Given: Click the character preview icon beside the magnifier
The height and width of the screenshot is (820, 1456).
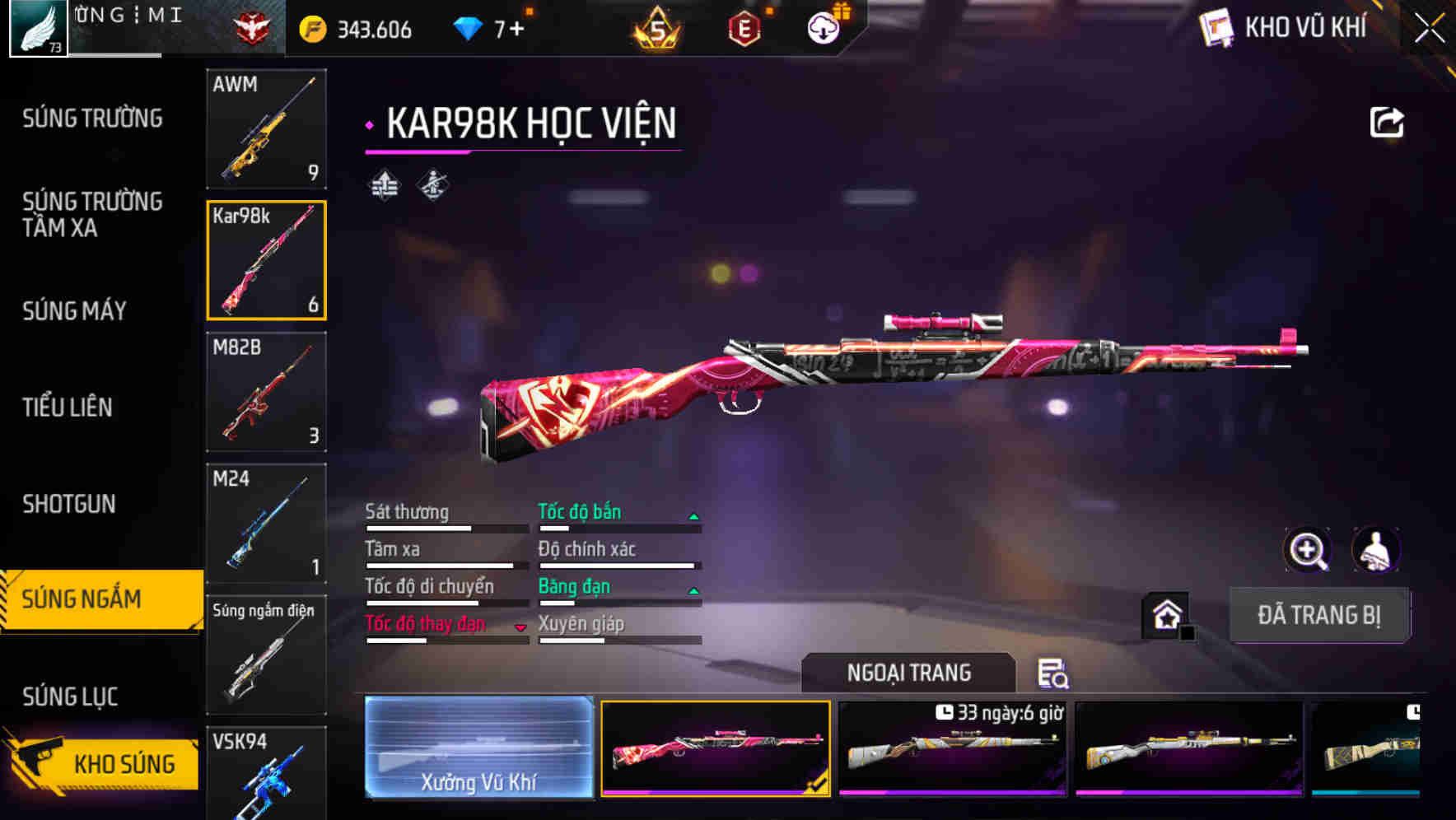Looking at the screenshot, I should coord(1377,550).
